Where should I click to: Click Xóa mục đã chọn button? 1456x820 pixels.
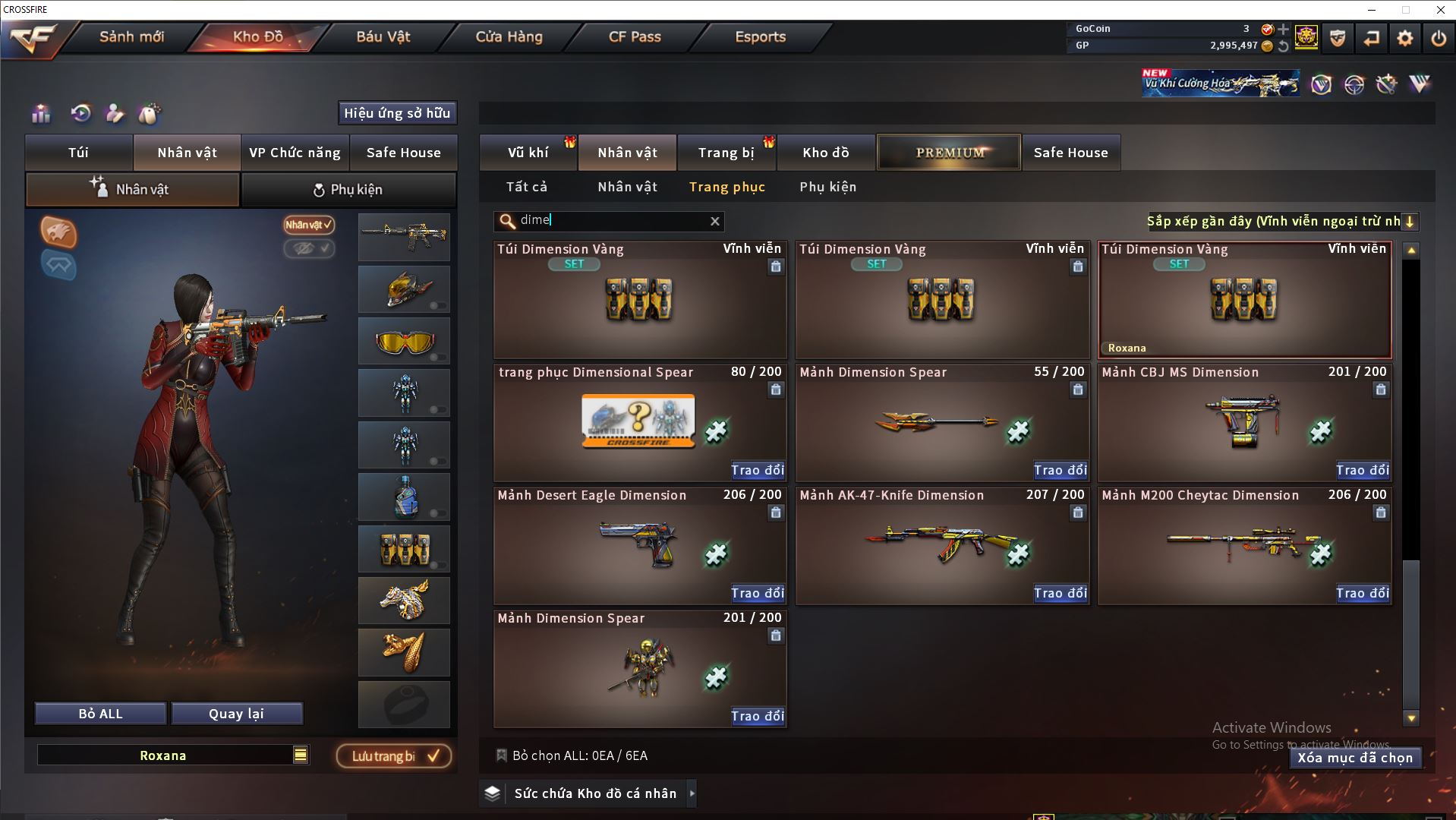pyautogui.click(x=1354, y=758)
